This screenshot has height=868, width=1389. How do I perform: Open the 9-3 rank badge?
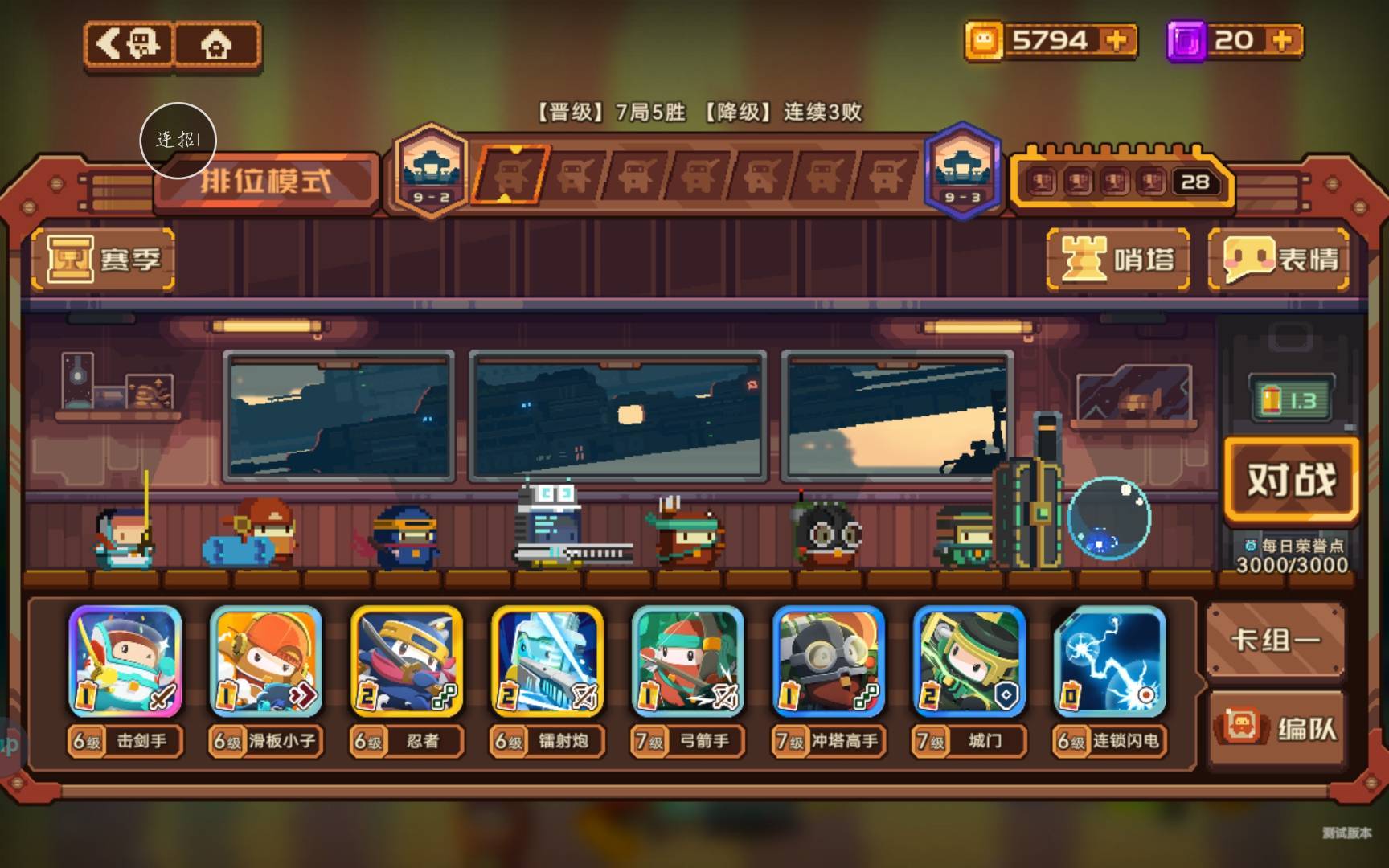tap(962, 171)
